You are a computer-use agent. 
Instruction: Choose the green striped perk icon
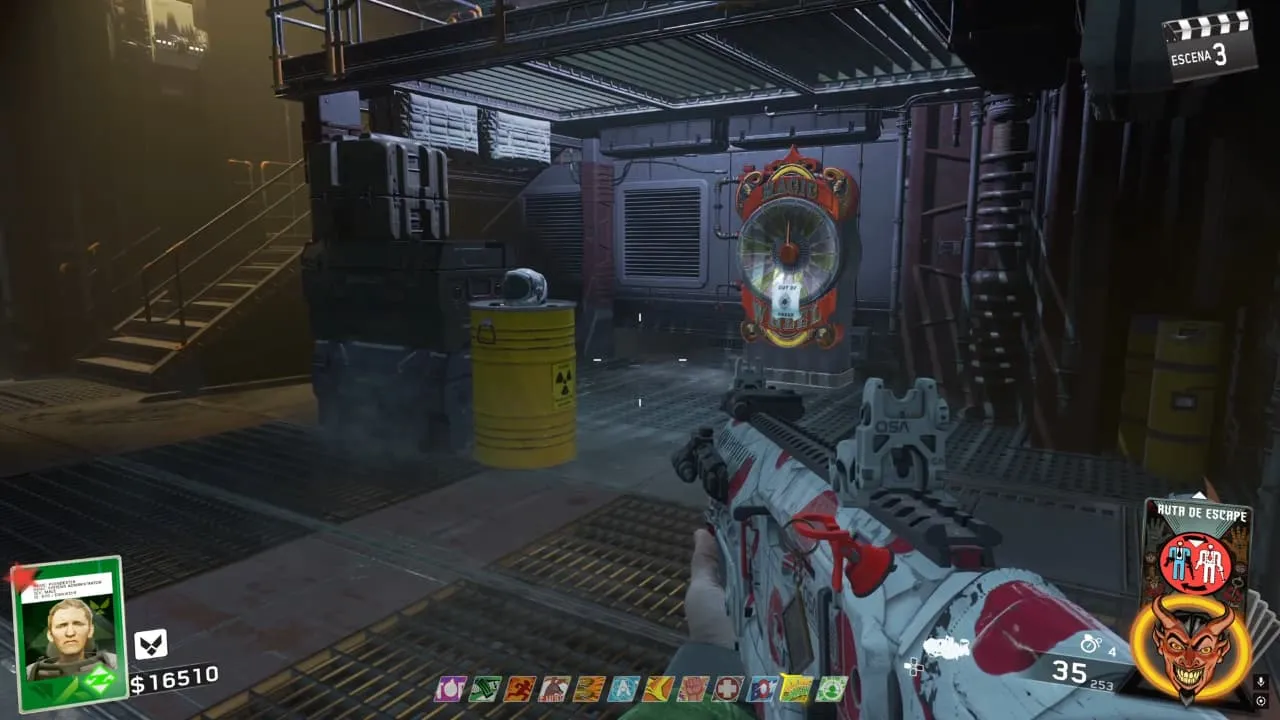tap(485, 689)
